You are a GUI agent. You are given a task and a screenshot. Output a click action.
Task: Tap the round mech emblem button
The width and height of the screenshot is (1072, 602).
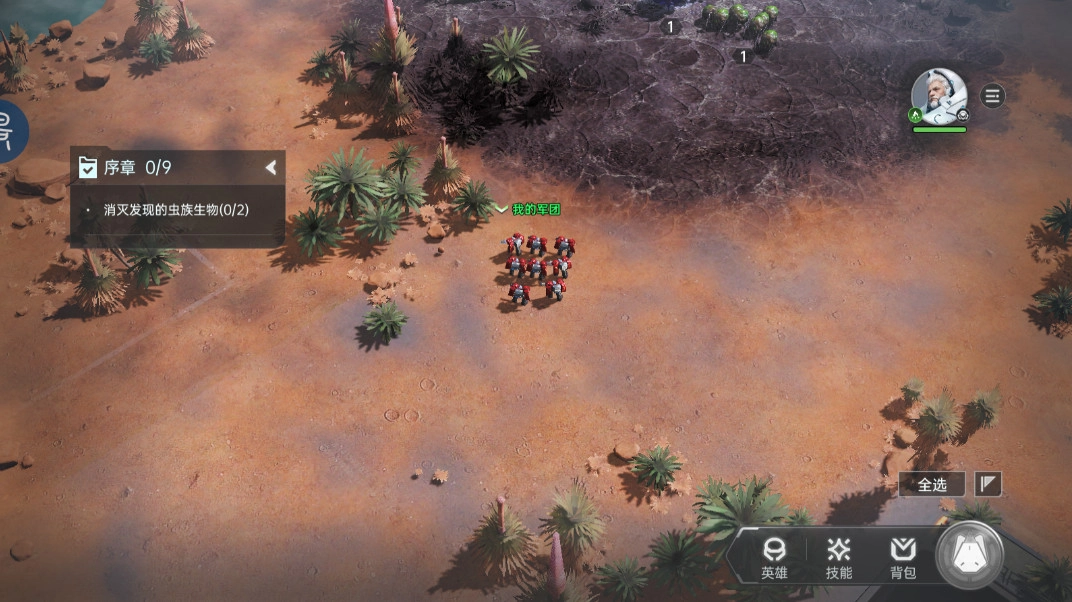pyautogui.click(x=969, y=554)
